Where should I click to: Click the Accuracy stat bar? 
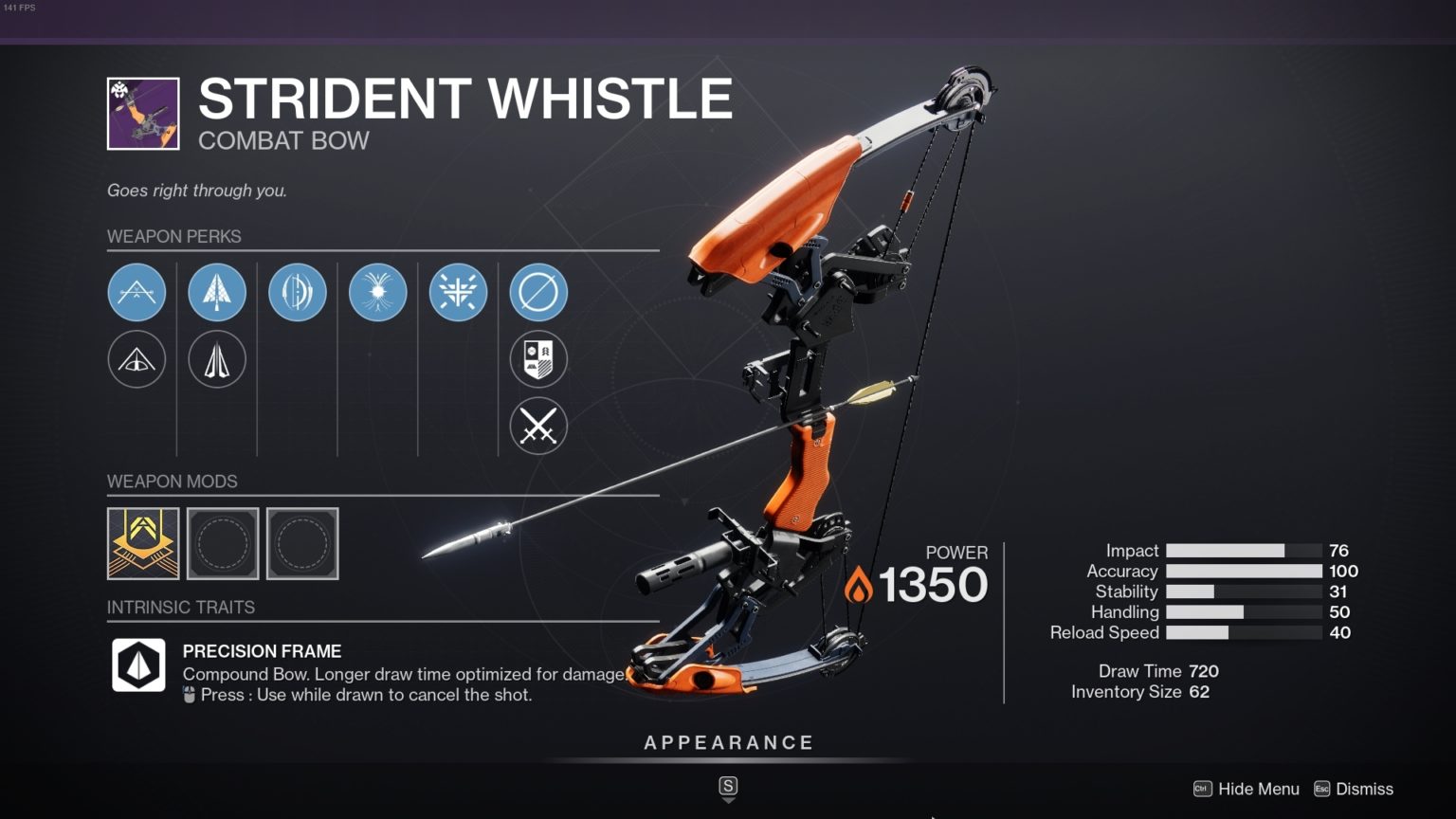[x=1244, y=571]
